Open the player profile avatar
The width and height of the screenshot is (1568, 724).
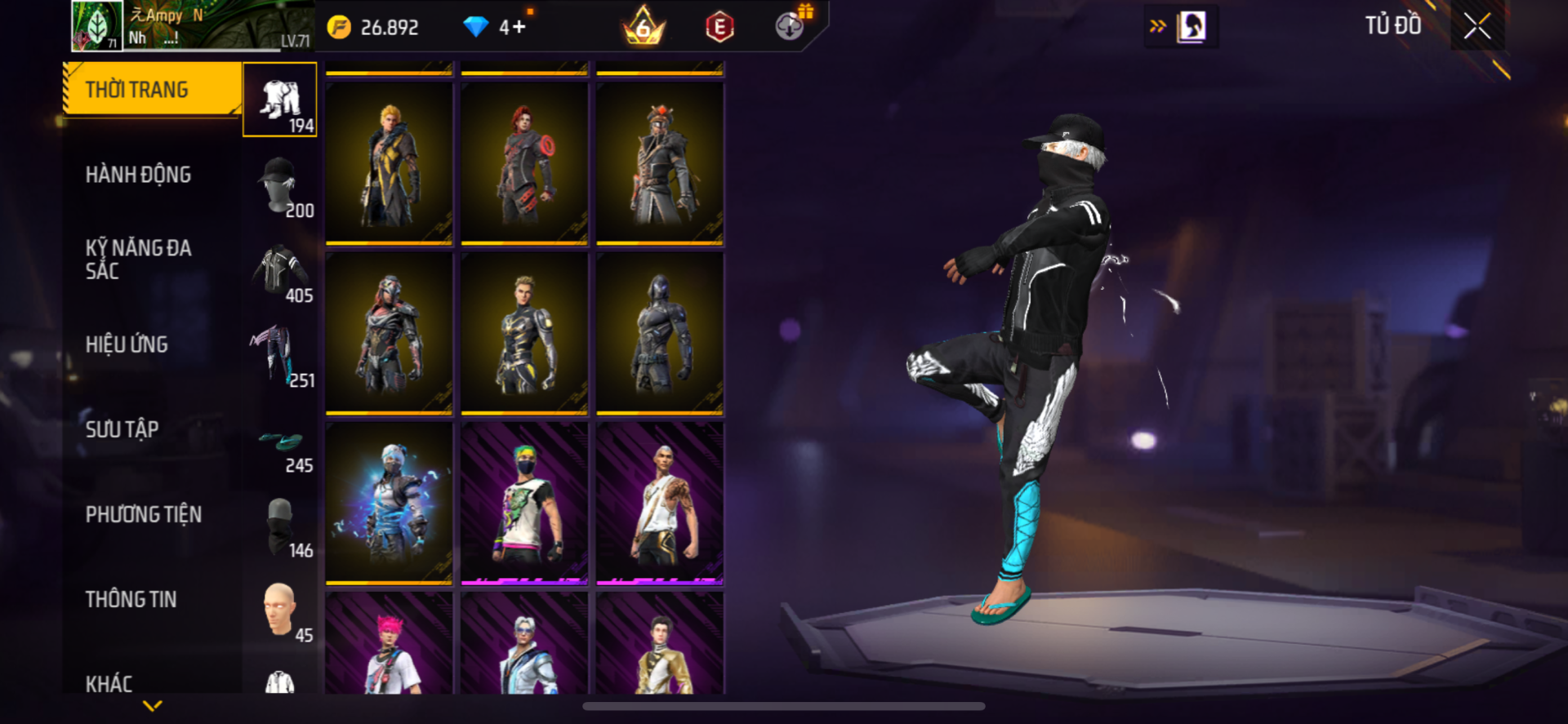[x=96, y=26]
